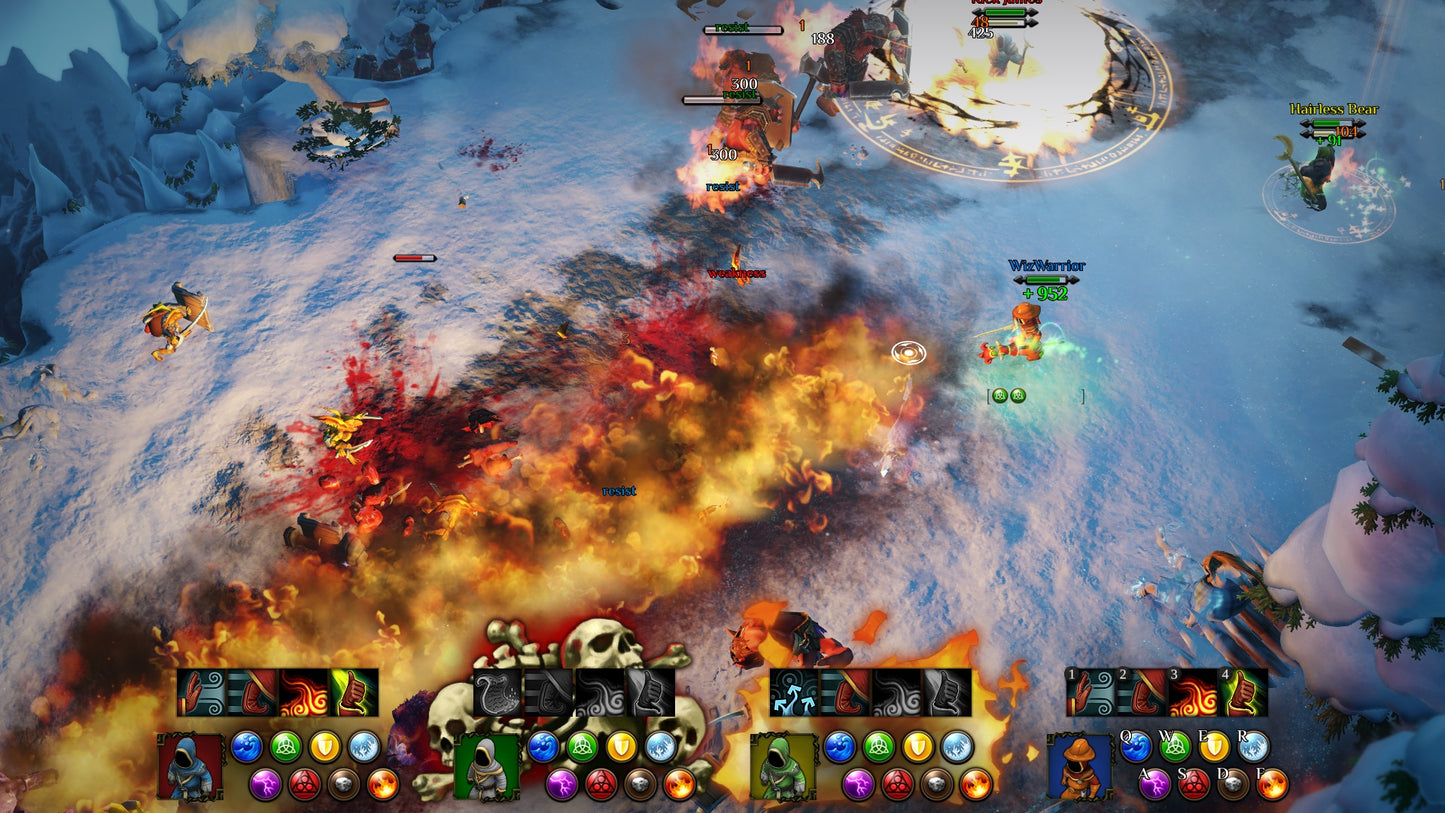Click the circular targeting reticle on the snow
This screenshot has width=1445, height=813.
(x=908, y=353)
